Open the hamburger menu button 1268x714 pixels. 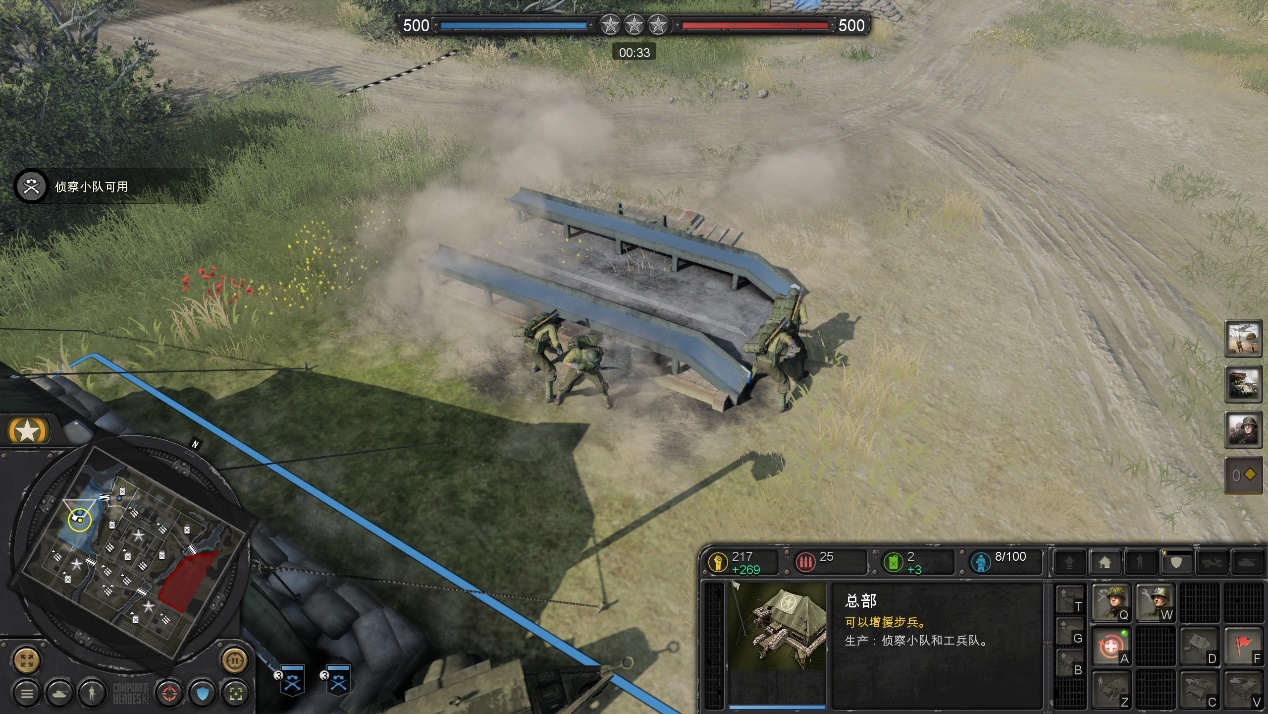pyautogui.click(x=27, y=692)
